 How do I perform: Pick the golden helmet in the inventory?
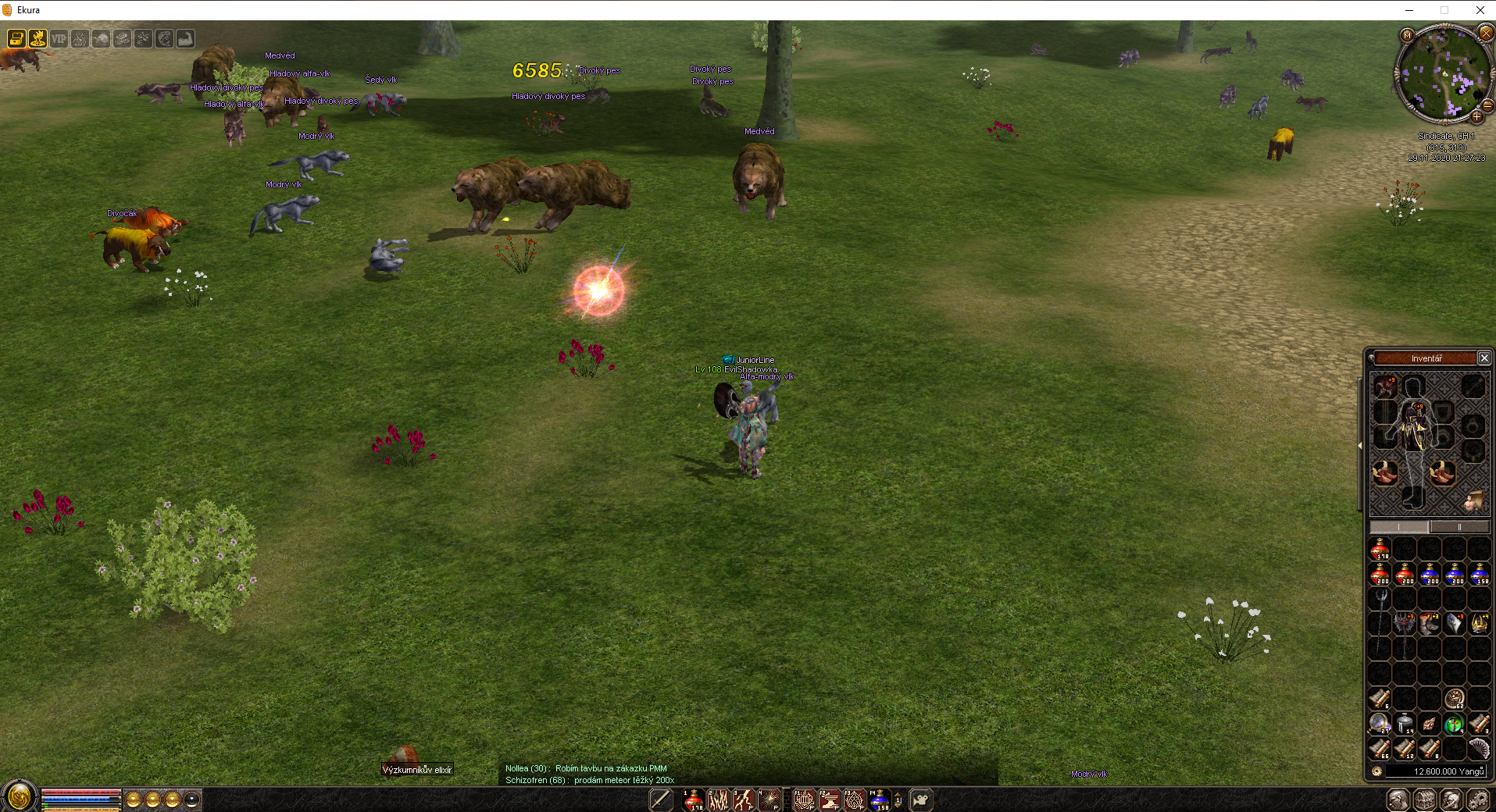tap(1479, 622)
